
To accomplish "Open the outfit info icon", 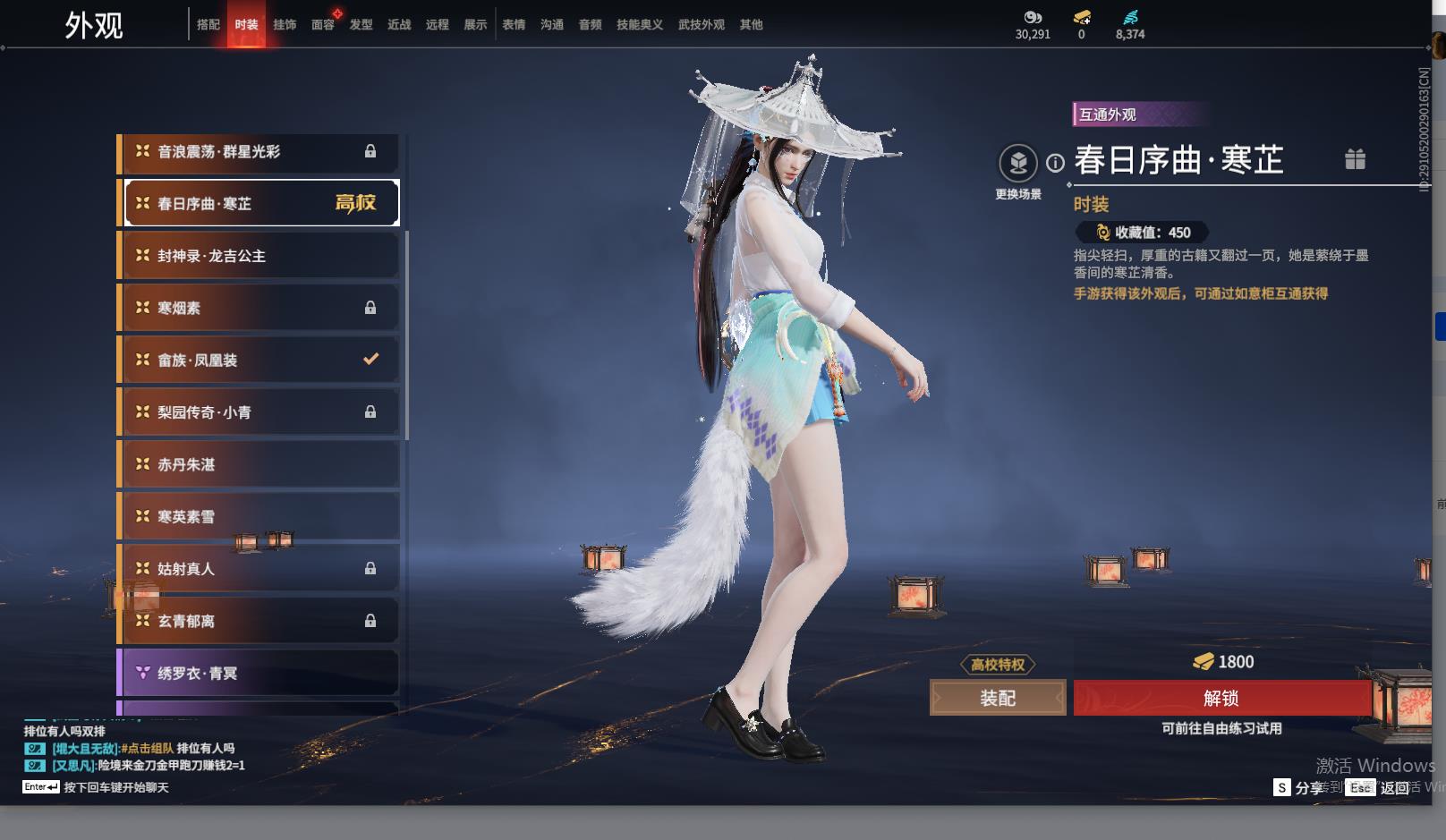I will pyautogui.click(x=1056, y=163).
